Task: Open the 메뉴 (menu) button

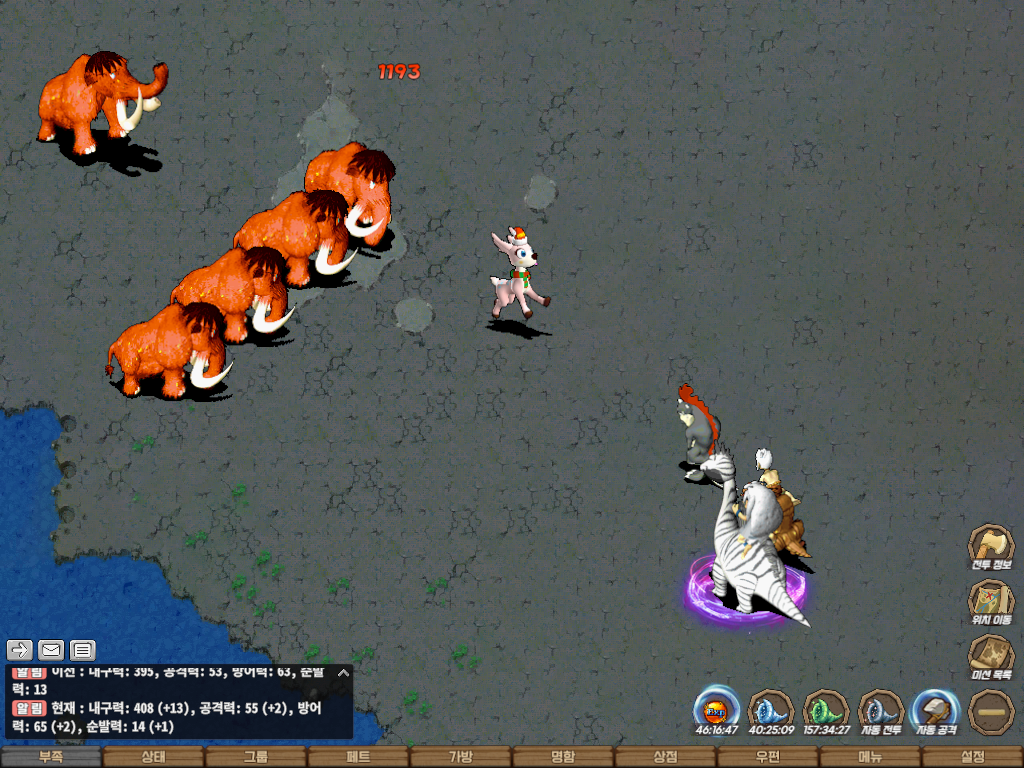Action: point(869,757)
